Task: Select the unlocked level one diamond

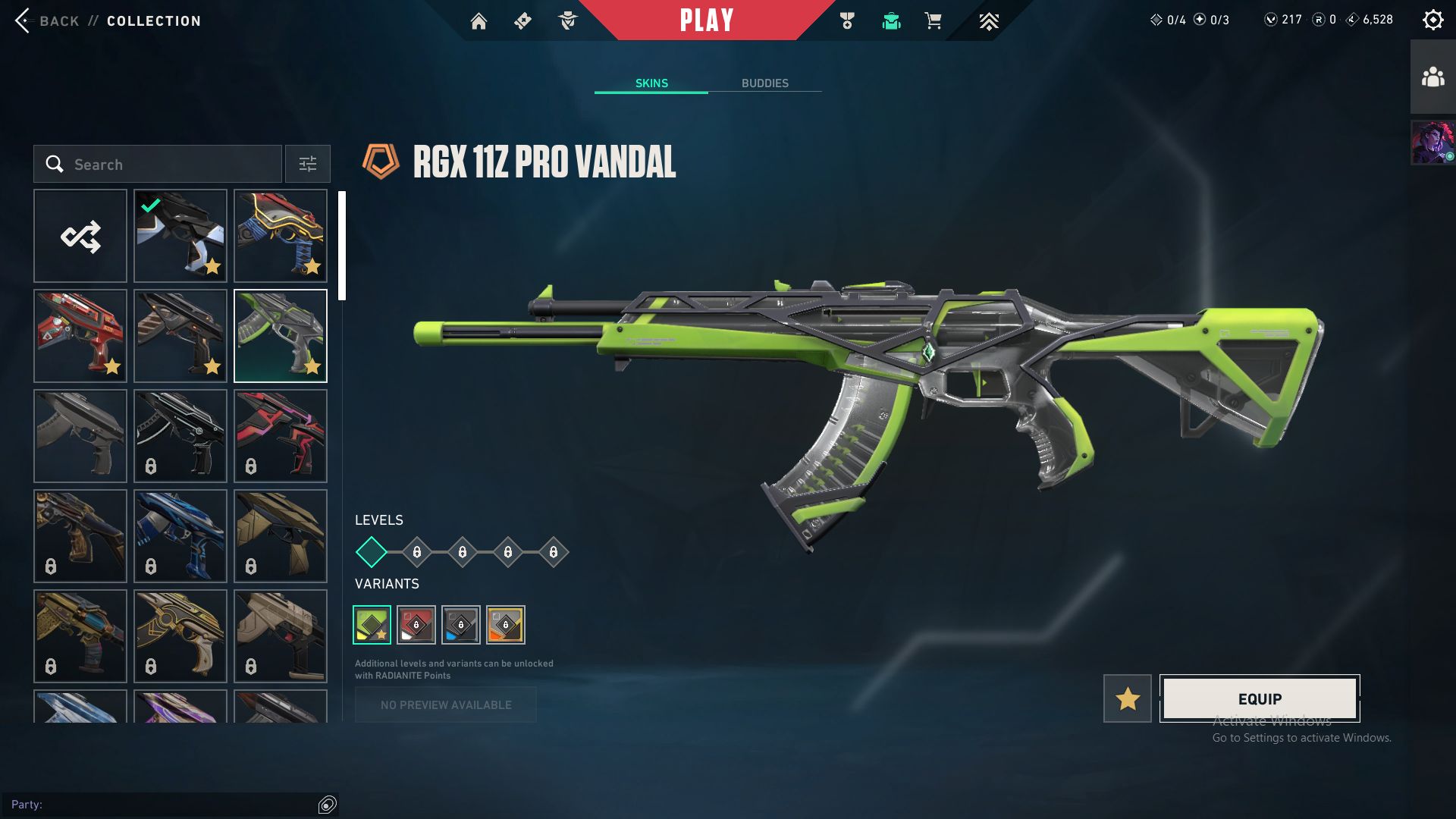Action: point(372,552)
